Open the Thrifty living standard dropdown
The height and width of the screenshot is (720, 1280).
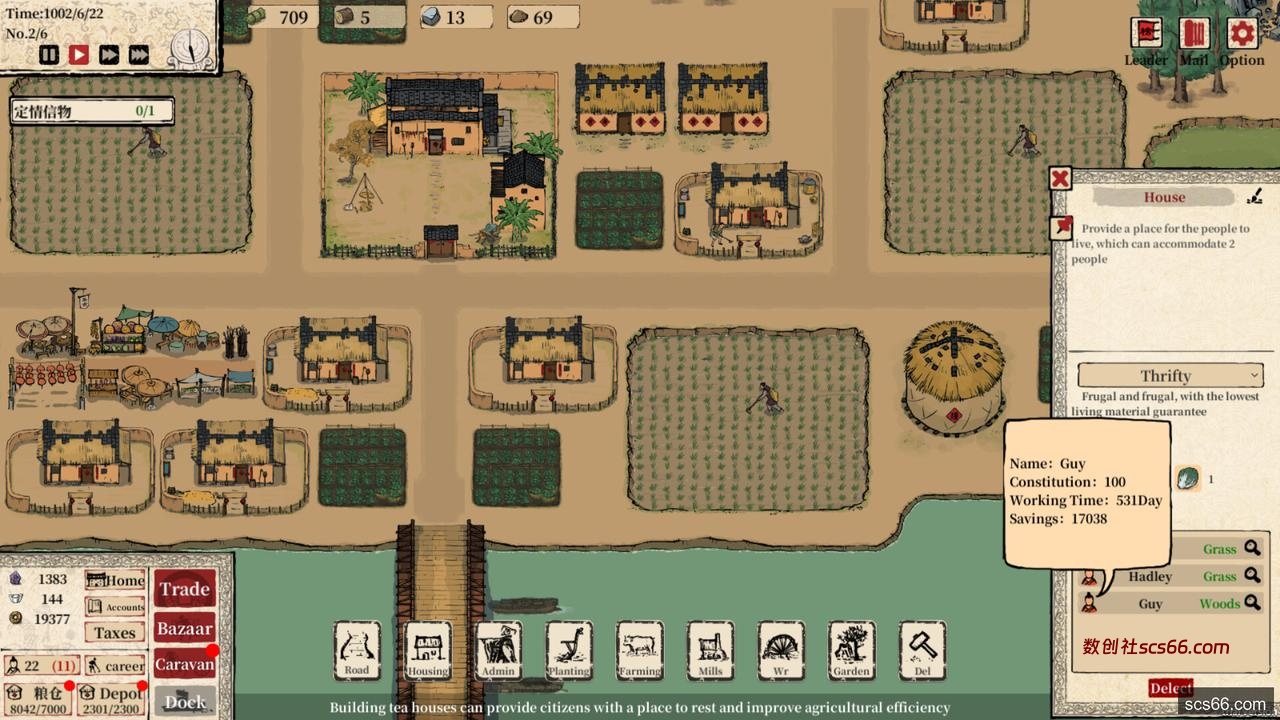(x=1170, y=375)
